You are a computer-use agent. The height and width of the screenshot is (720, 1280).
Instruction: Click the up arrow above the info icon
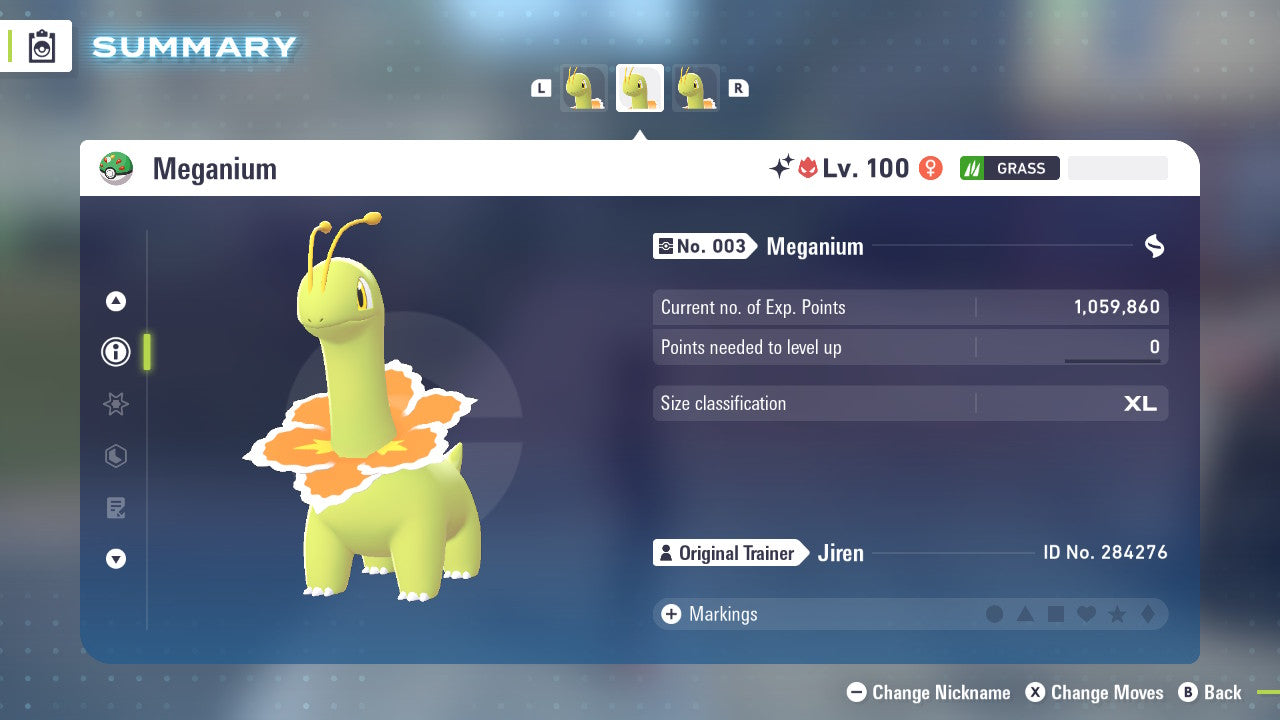(115, 300)
